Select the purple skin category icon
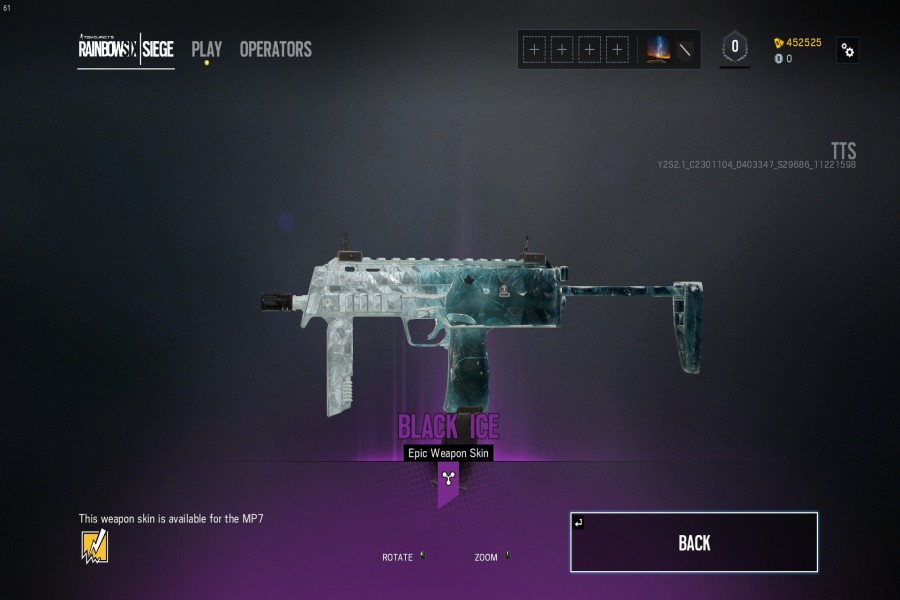This screenshot has height=600, width=900. pyautogui.click(x=448, y=478)
